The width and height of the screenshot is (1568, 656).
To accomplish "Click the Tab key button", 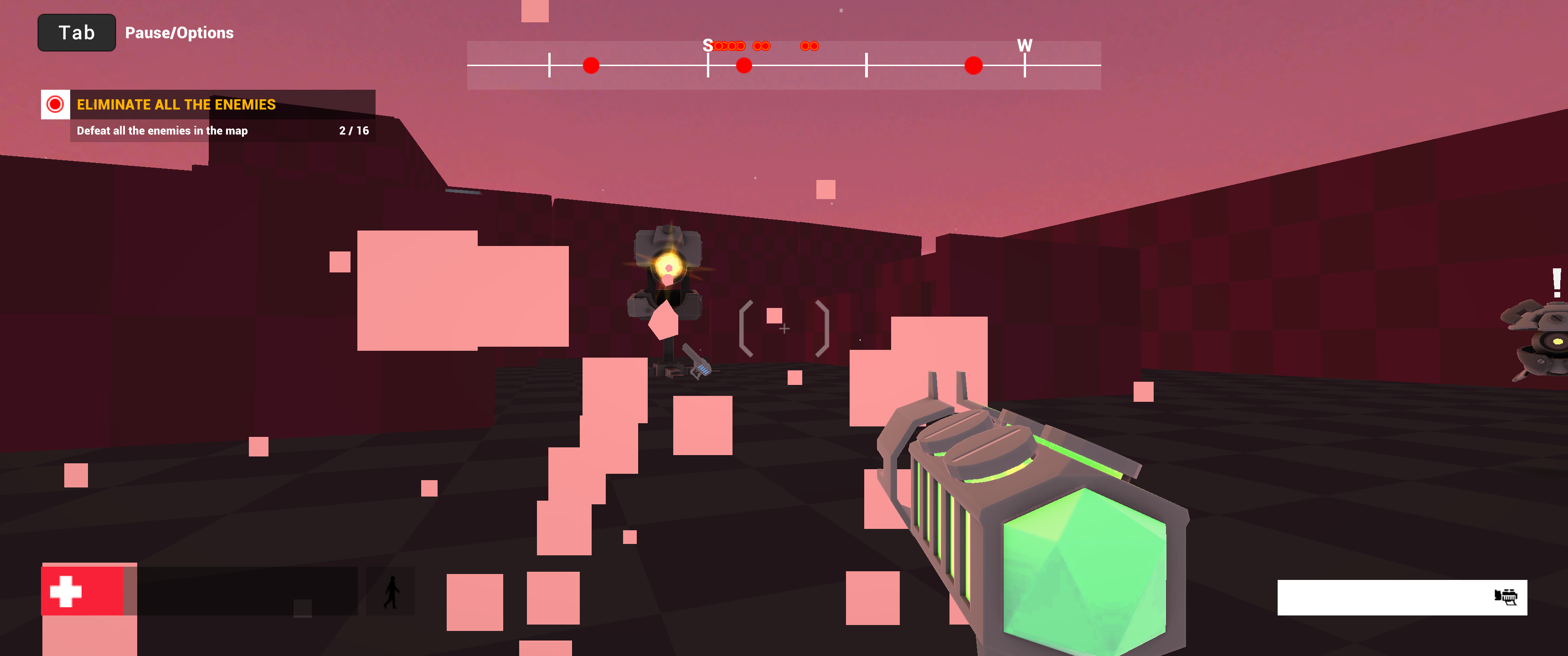I will (x=76, y=32).
